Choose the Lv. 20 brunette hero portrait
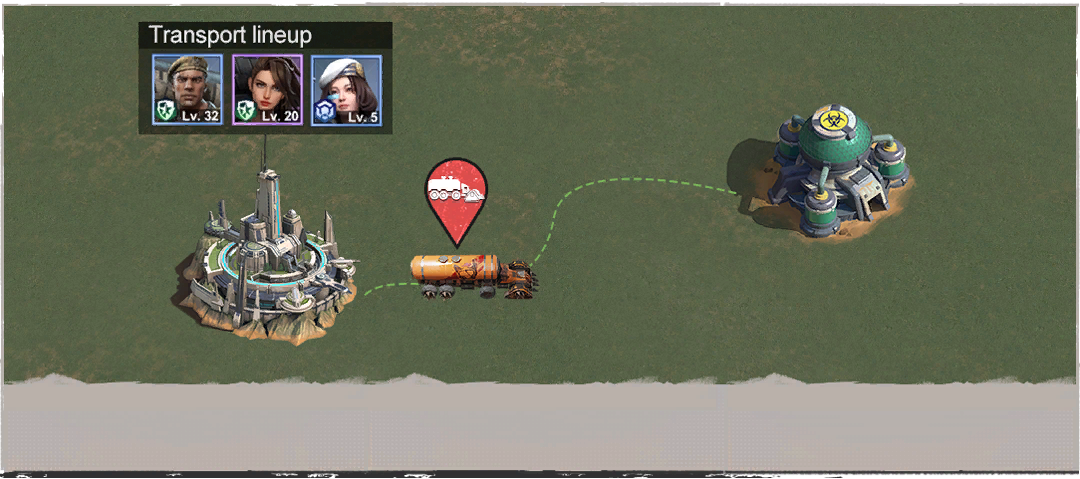Image resolution: width=1080 pixels, height=479 pixels. coord(267,90)
